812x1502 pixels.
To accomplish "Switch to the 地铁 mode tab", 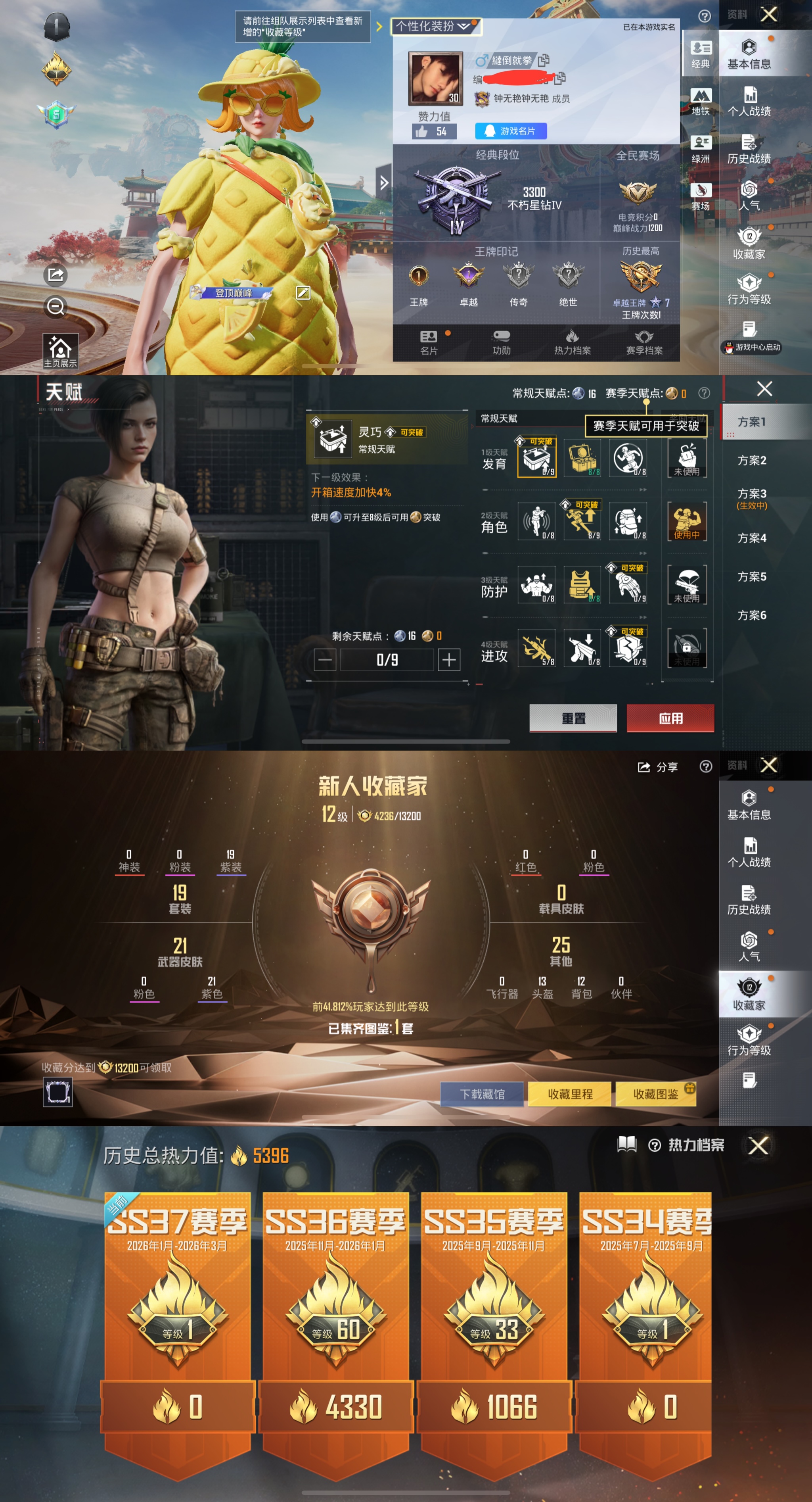I will pyautogui.click(x=700, y=102).
